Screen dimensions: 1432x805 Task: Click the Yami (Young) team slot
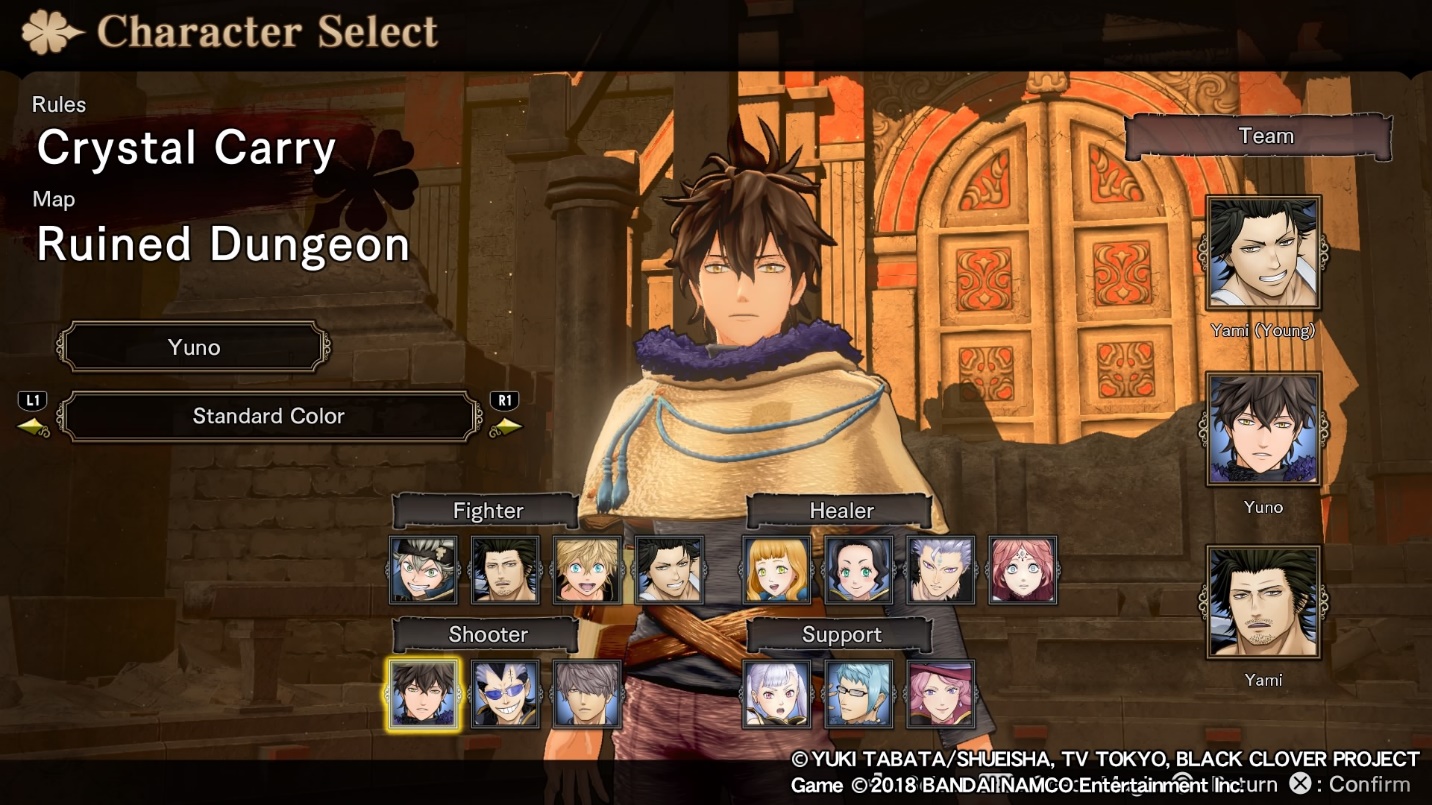(x=1264, y=253)
